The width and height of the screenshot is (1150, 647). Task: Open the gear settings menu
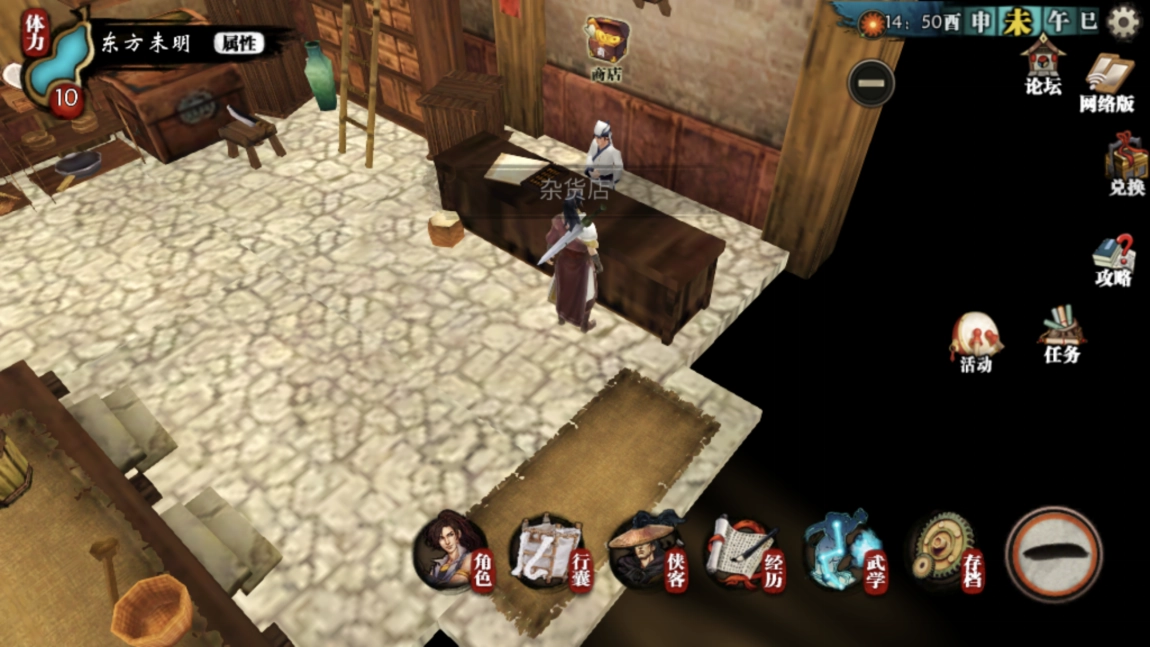(1124, 22)
